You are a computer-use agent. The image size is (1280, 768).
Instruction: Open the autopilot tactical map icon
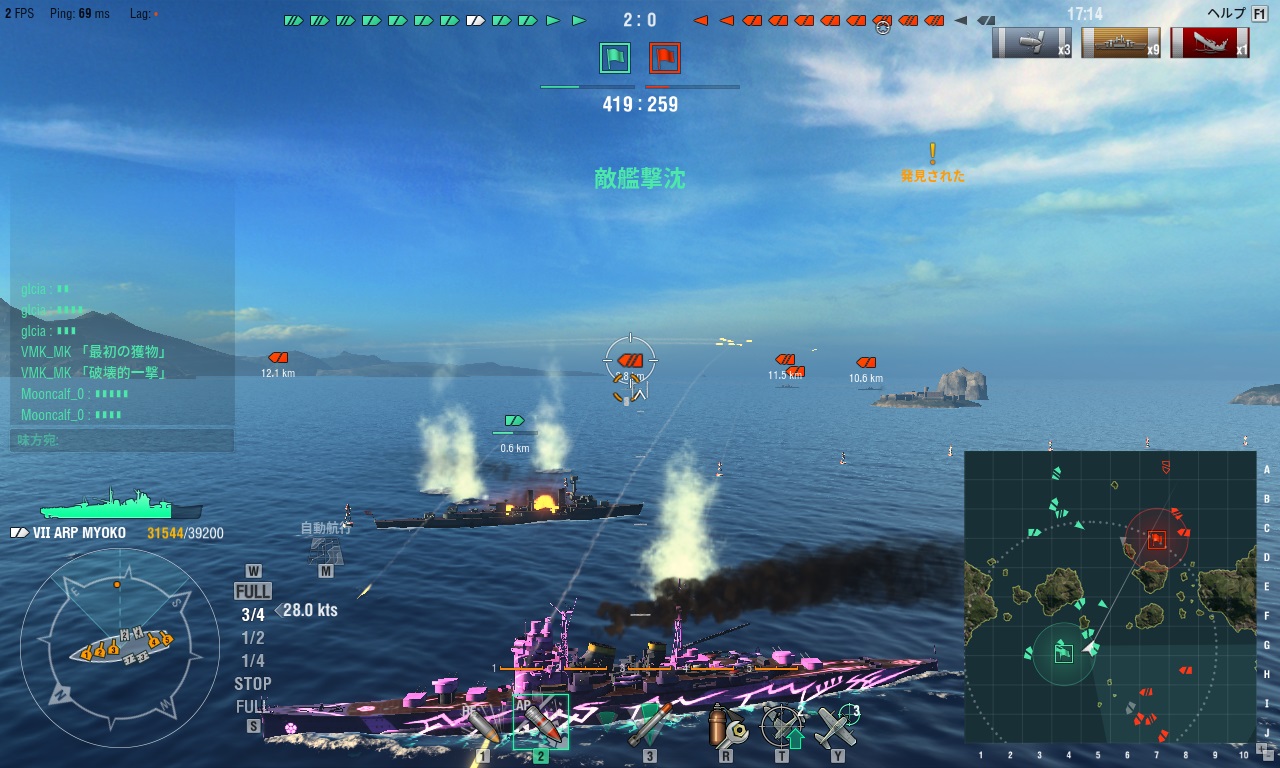(326, 550)
